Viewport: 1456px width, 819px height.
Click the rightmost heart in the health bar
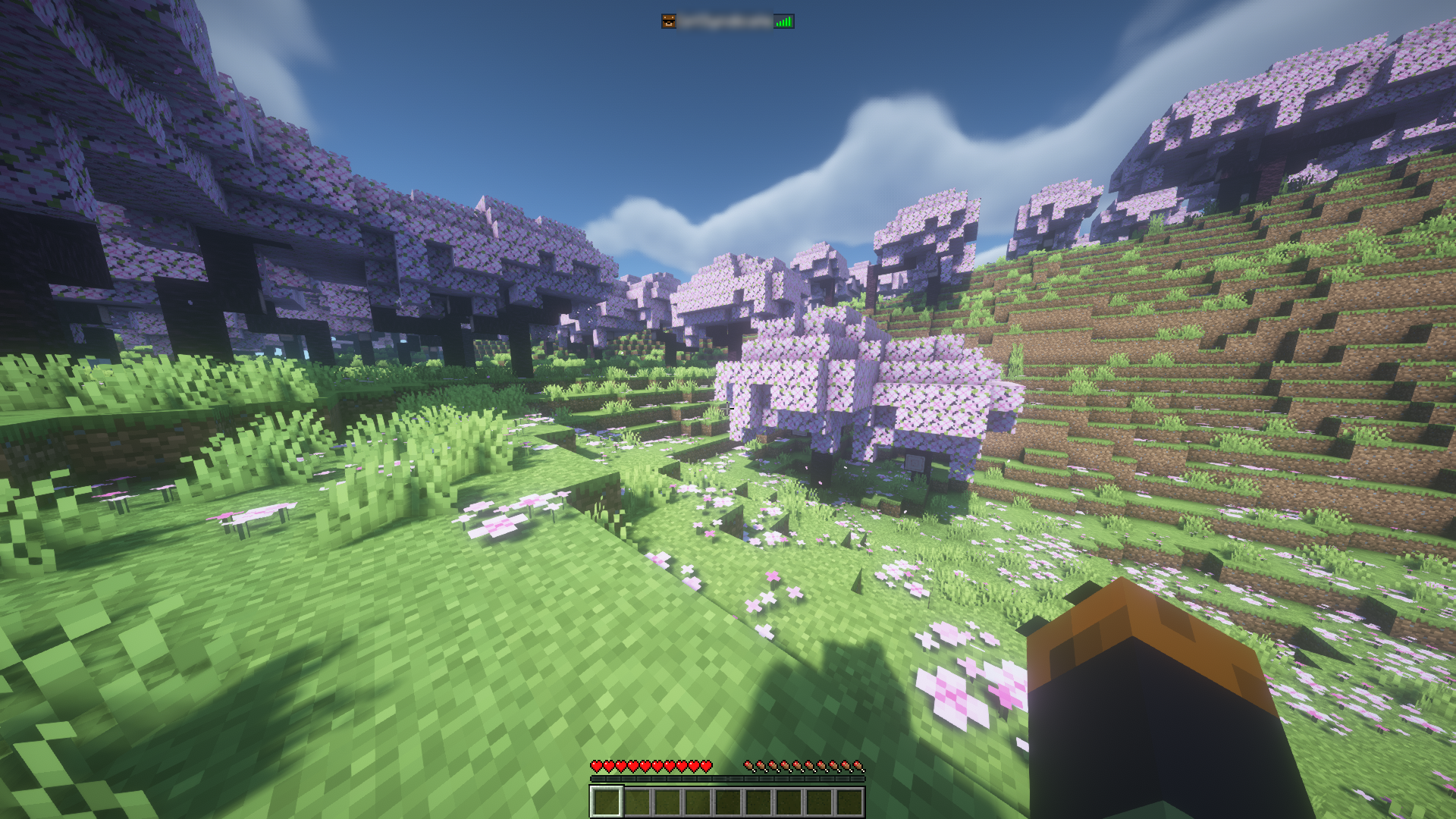(x=707, y=766)
